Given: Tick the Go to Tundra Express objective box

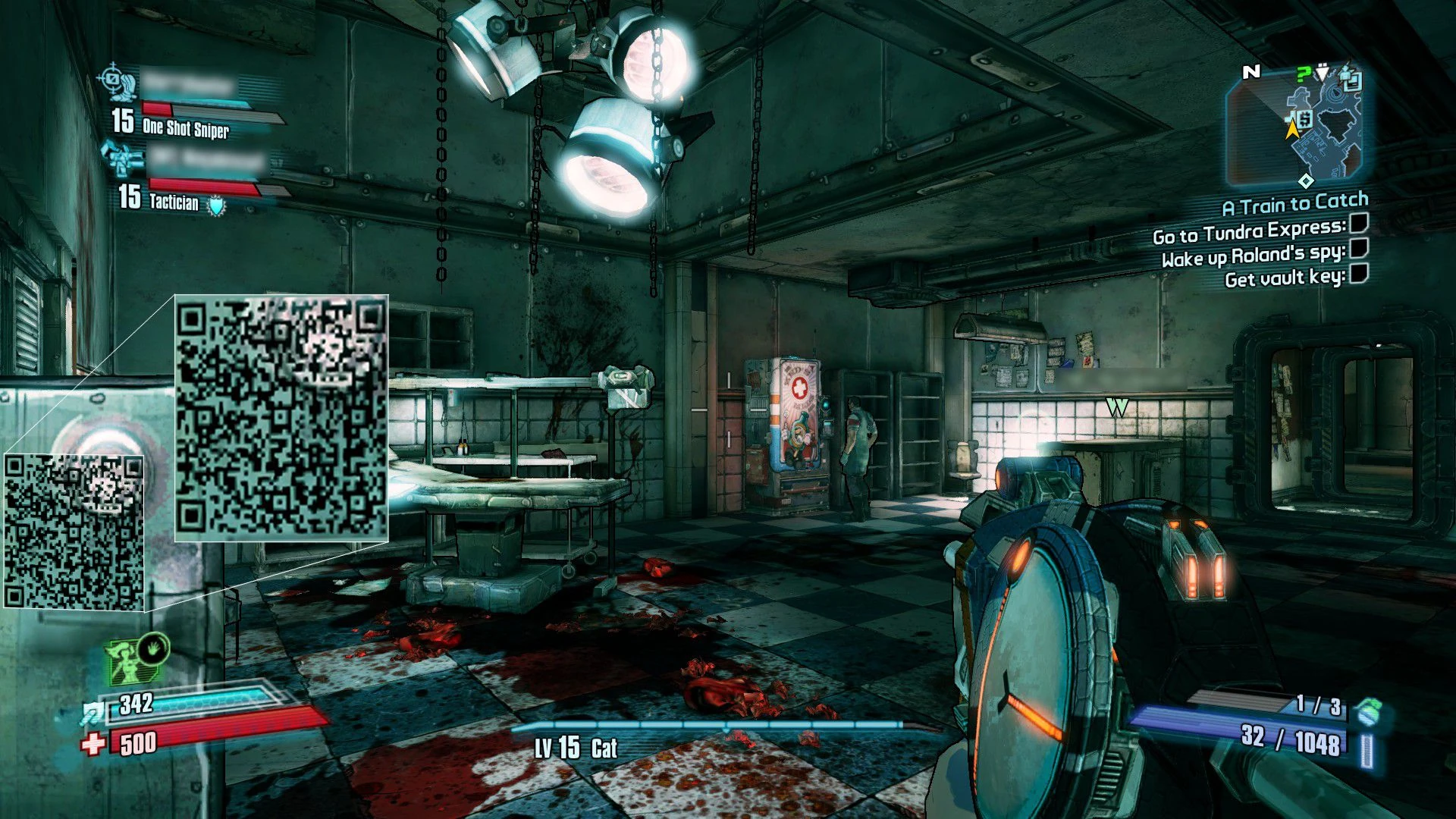Looking at the screenshot, I should pos(1359,223).
